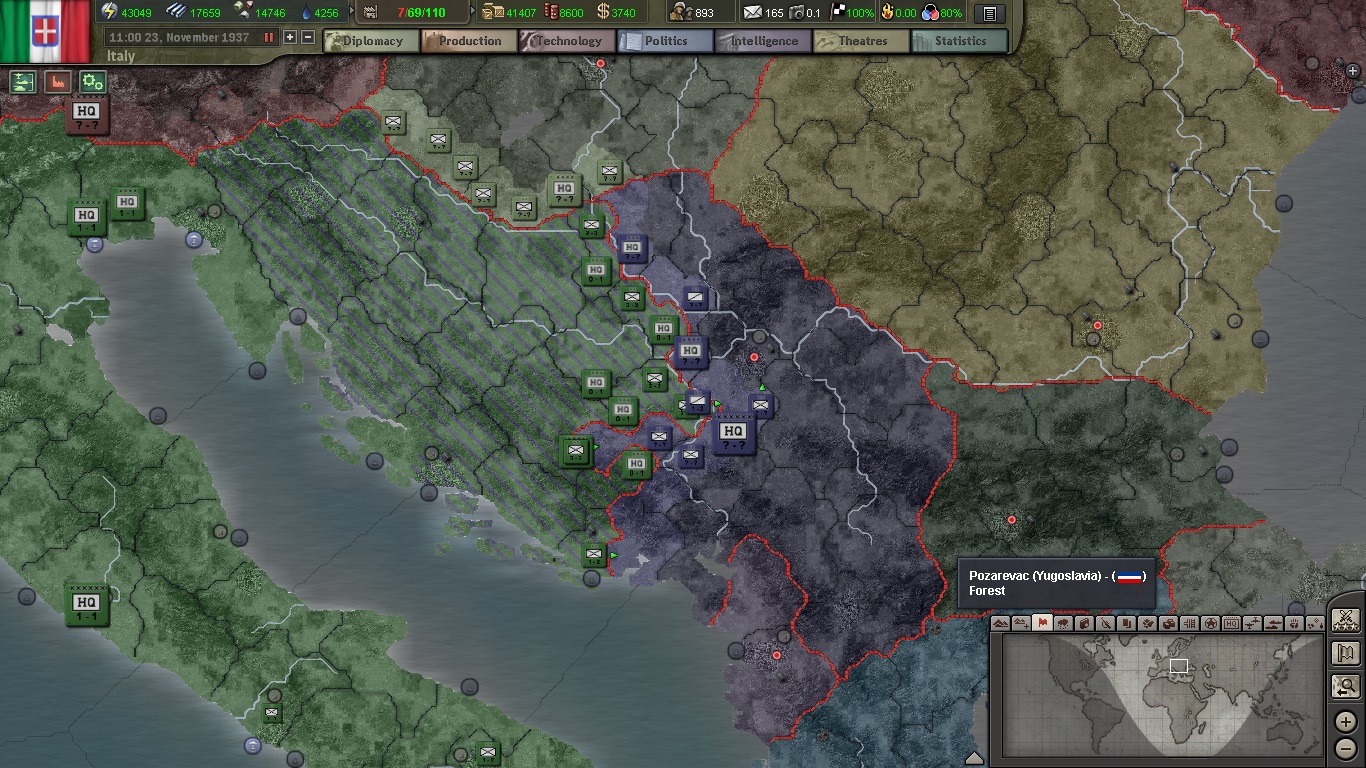Click Europe on the world minimap
Viewport: 1366px width, 768px height.
coord(1176,666)
